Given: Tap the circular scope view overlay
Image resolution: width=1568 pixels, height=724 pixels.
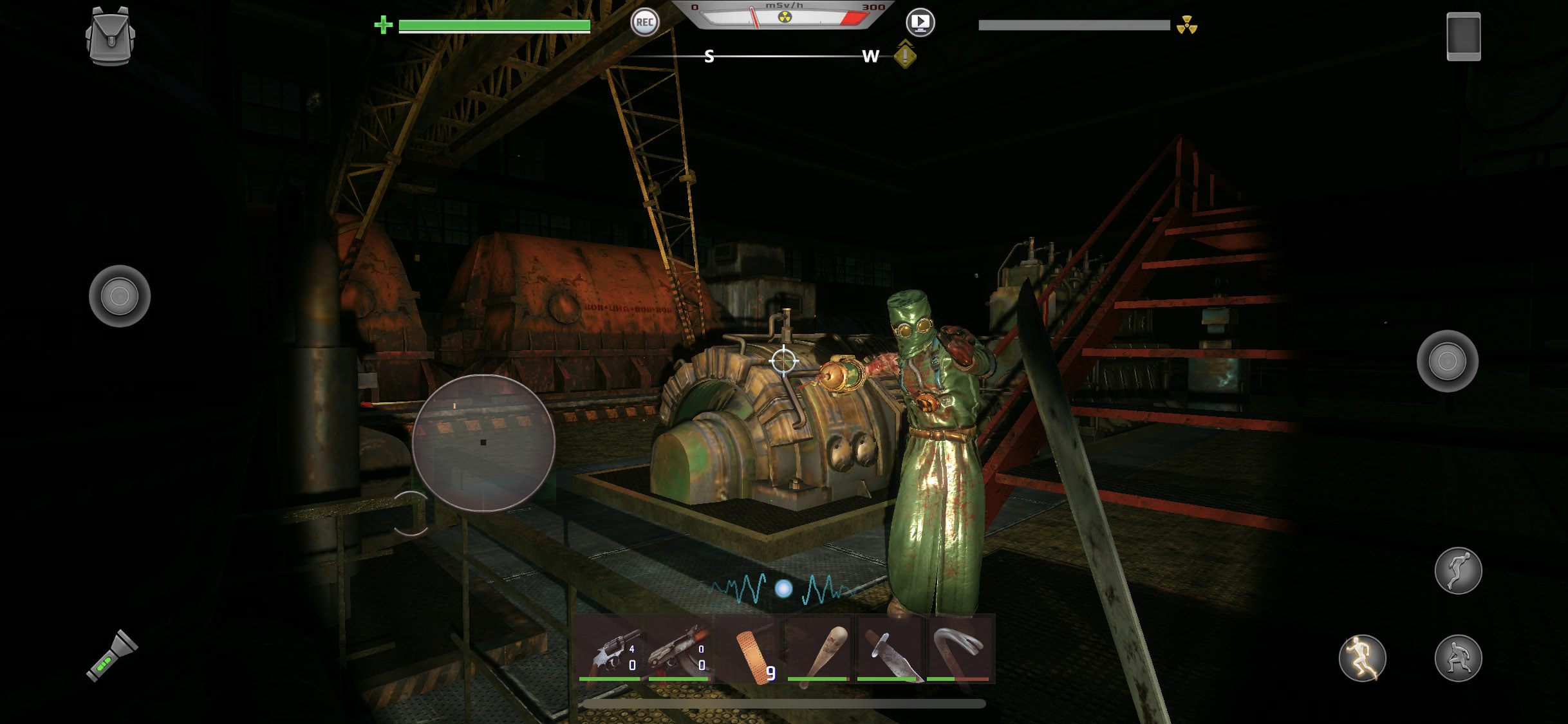Looking at the screenshot, I should tap(483, 443).
